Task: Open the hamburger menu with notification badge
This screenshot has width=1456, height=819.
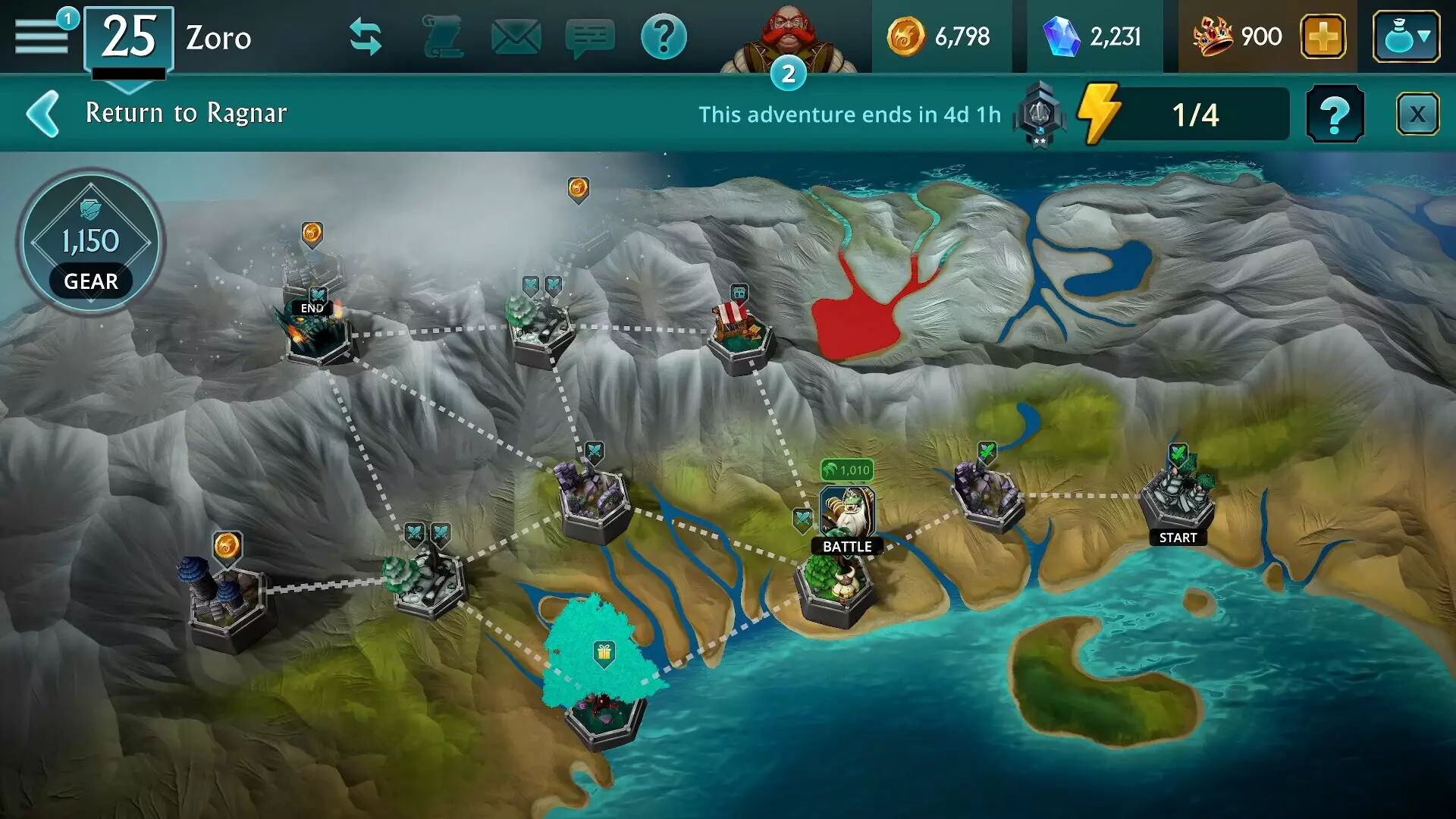Action: pos(42,33)
